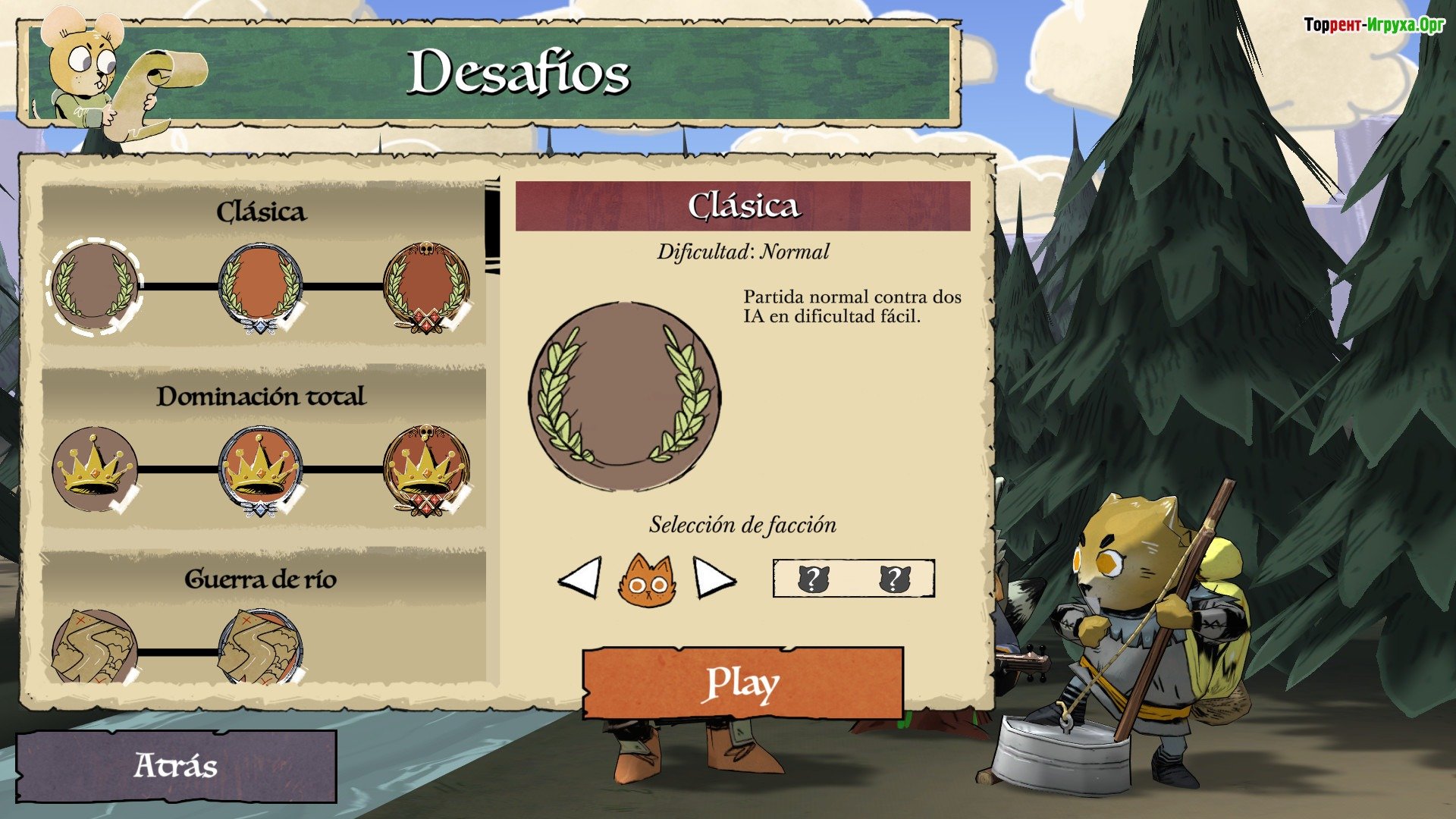Switch to the previous faction with left arrow
This screenshot has width=1456, height=819.
click(580, 580)
